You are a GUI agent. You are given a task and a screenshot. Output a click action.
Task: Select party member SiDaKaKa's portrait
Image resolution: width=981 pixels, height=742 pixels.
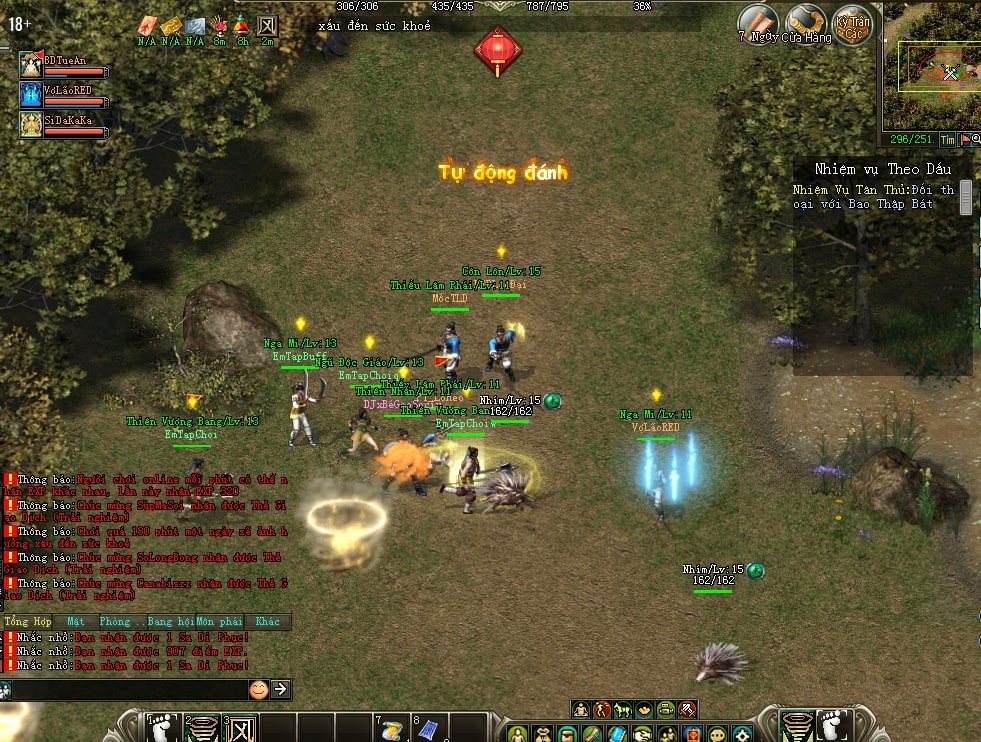coord(31,124)
